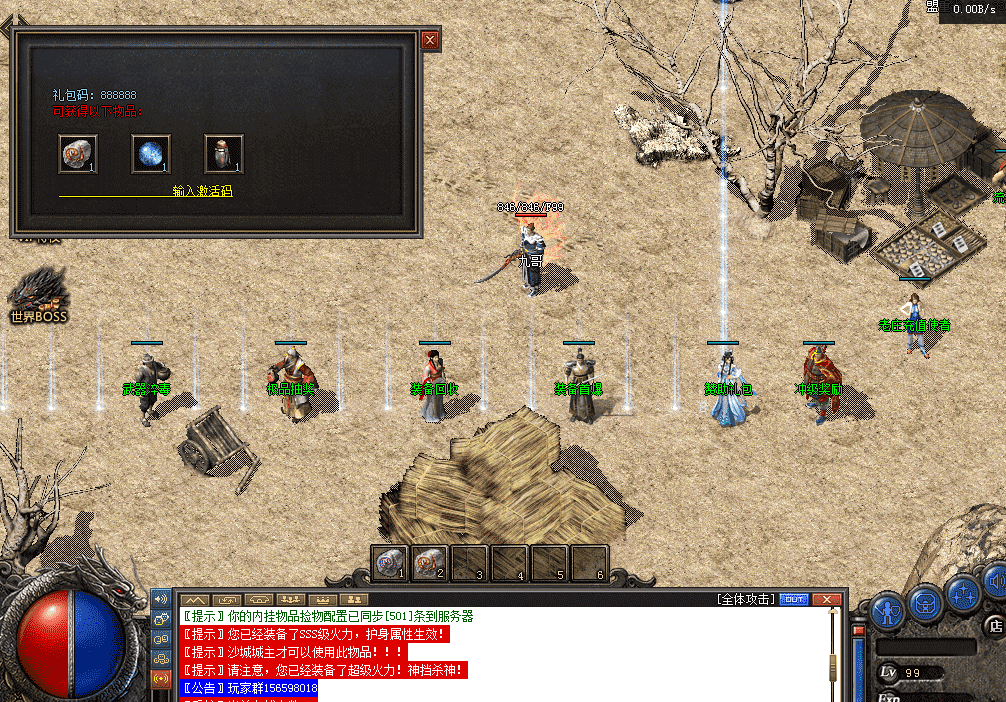1006x702 pixels.
Task: Select the orange broadcast channel icon
Action: (160, 677)
